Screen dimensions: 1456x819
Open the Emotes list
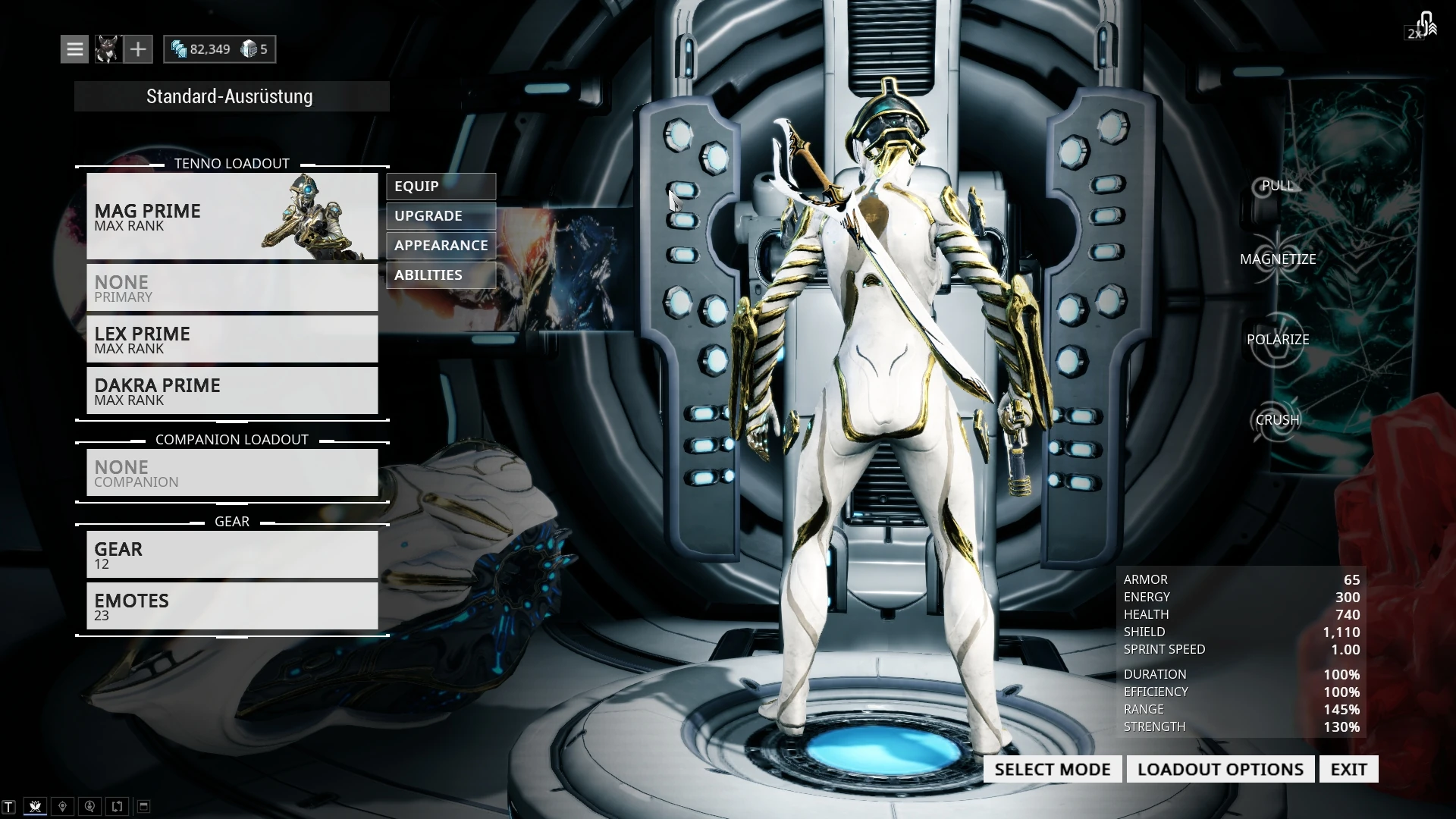[x=232, y=606]
